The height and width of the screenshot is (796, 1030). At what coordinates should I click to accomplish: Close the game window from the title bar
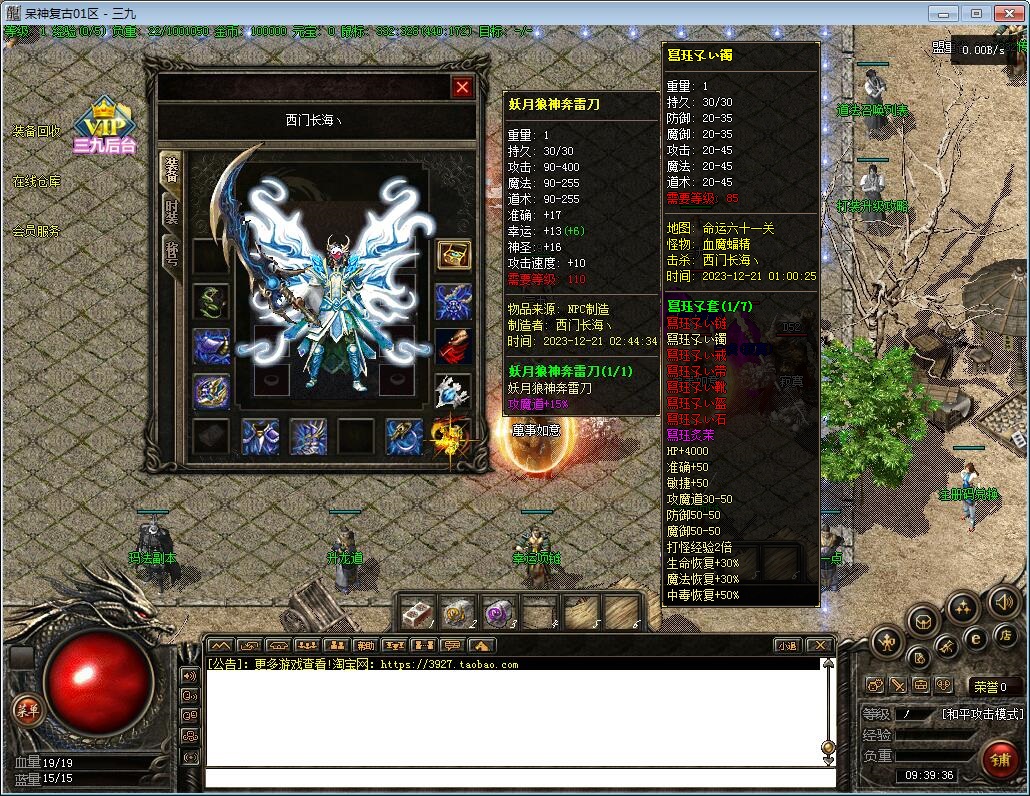[x=1007, y=13]
